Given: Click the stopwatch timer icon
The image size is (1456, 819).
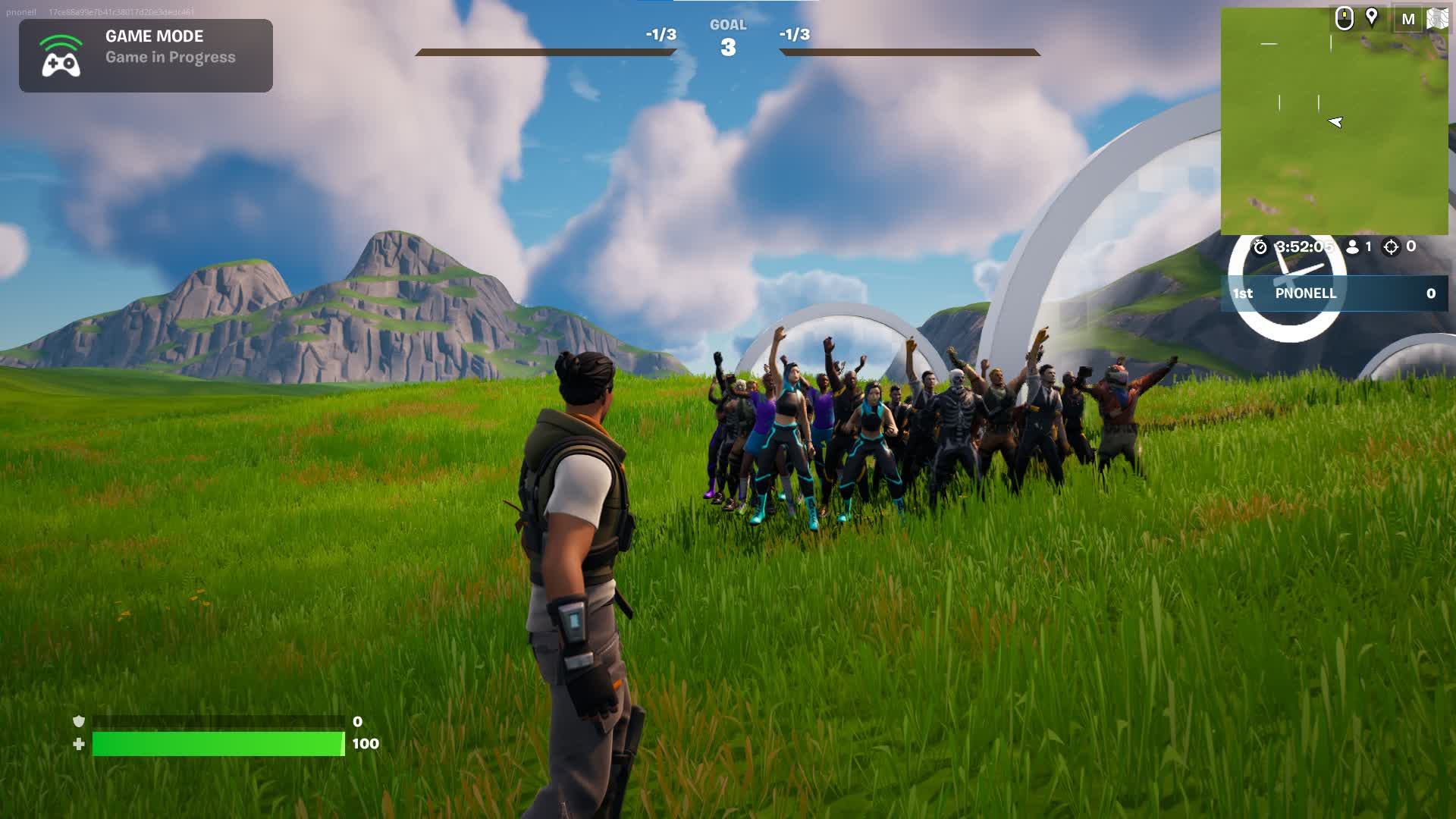Looking at the screenshot, I should 1260,246.
